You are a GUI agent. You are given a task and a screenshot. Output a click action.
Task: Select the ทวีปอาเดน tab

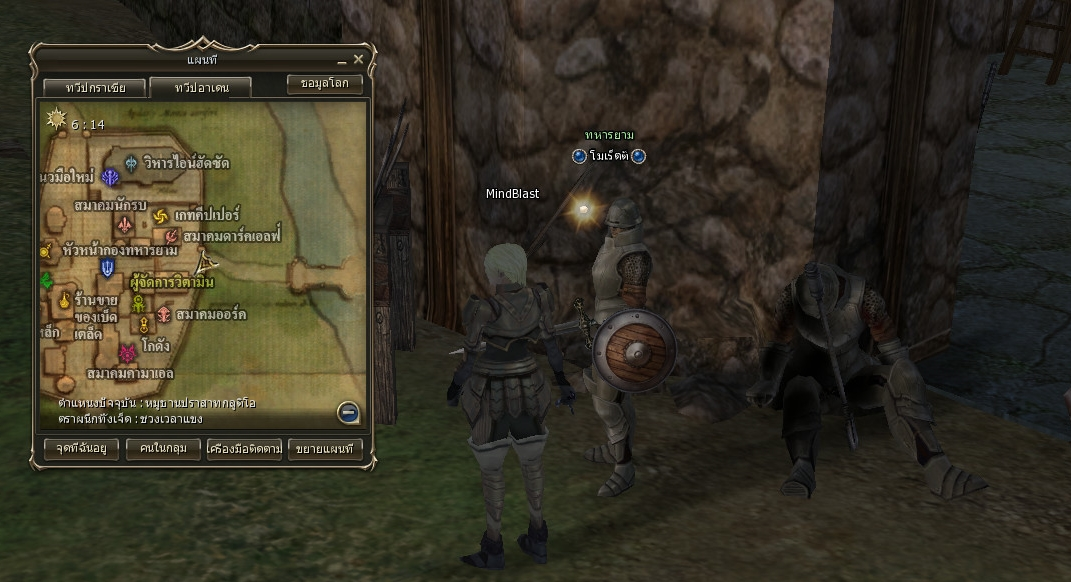[201, 88]
